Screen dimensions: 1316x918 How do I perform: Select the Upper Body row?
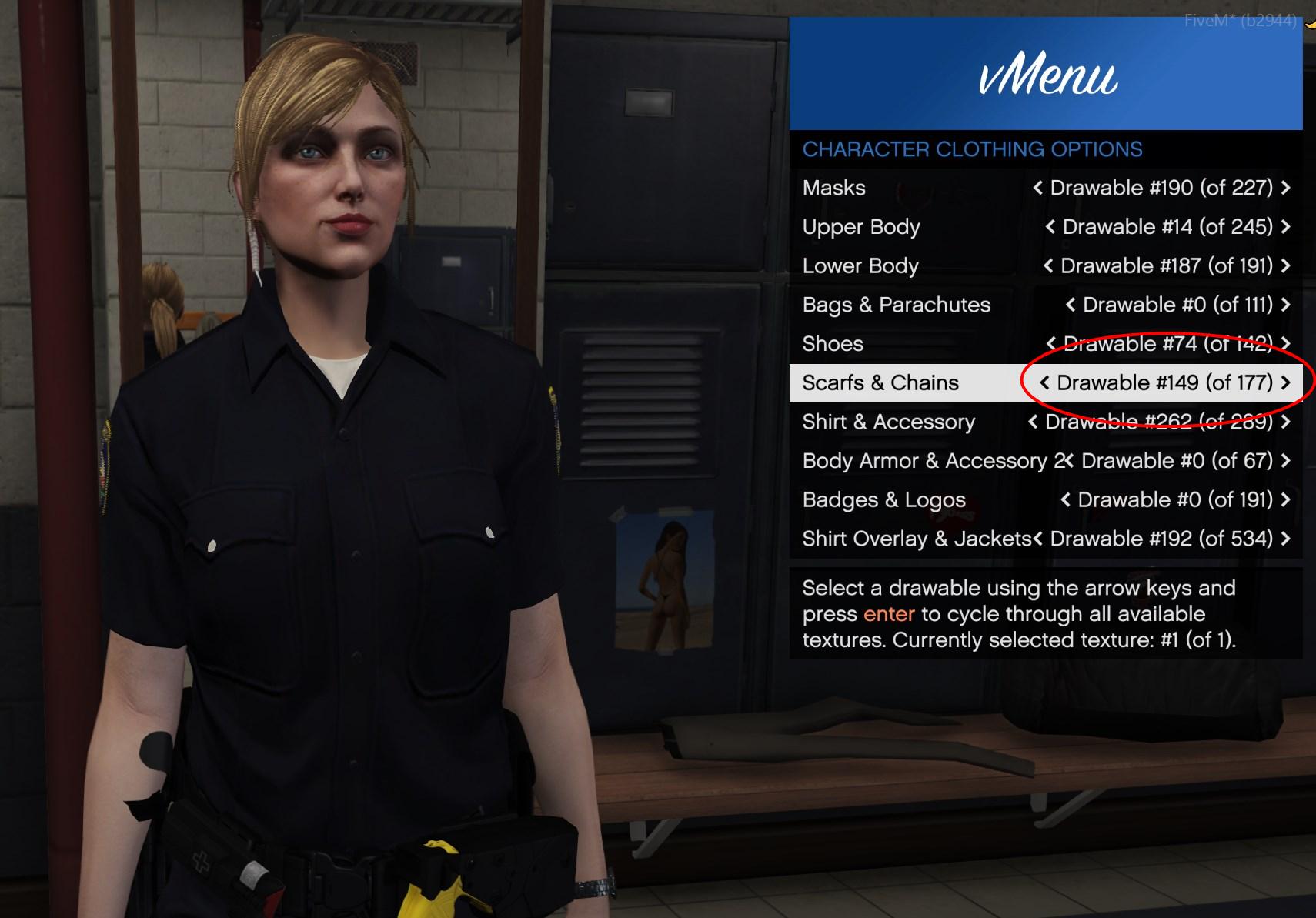click(861, 226)
